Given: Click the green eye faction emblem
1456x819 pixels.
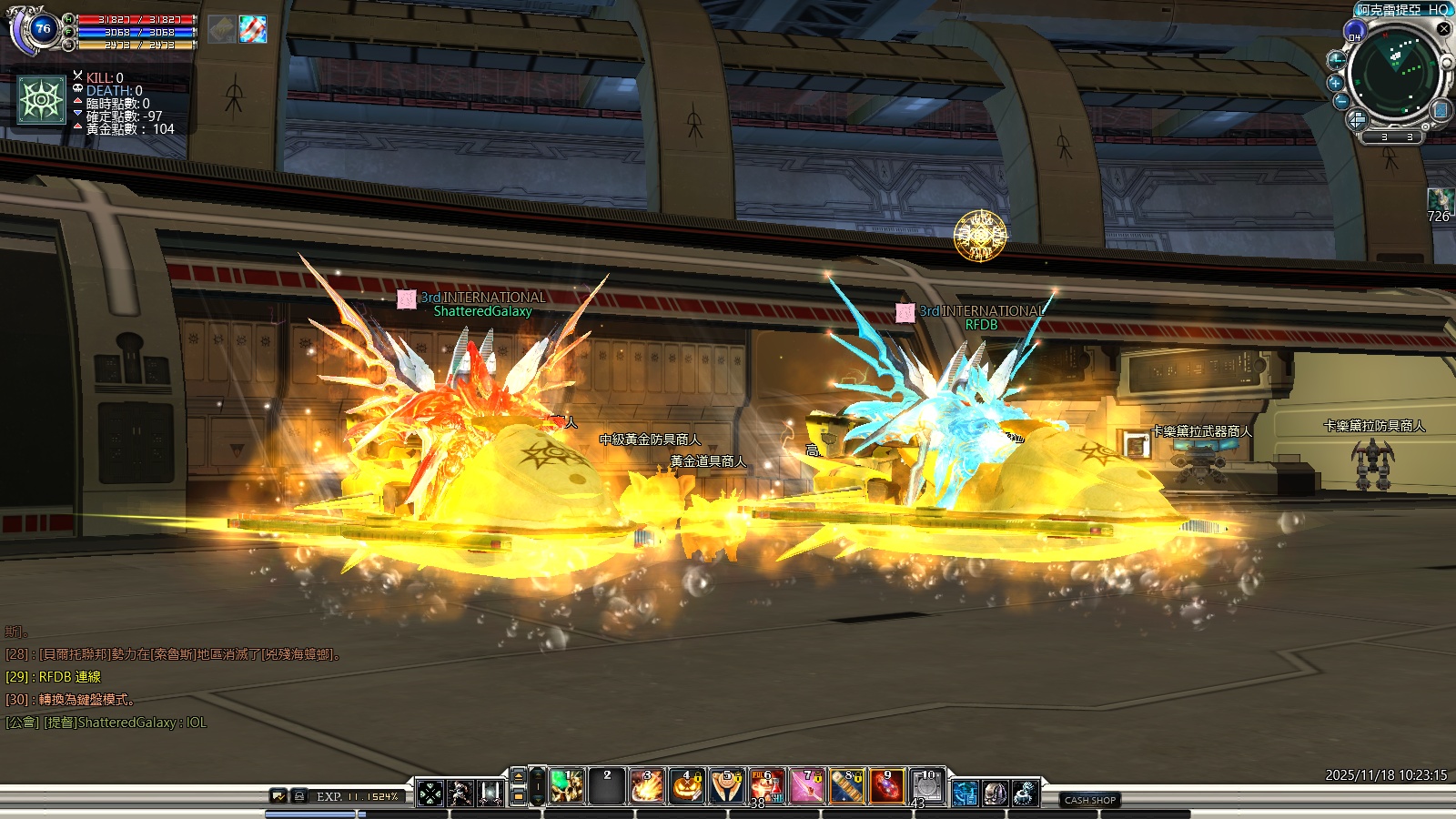Looking at the screenshot, I should [41, 99].
